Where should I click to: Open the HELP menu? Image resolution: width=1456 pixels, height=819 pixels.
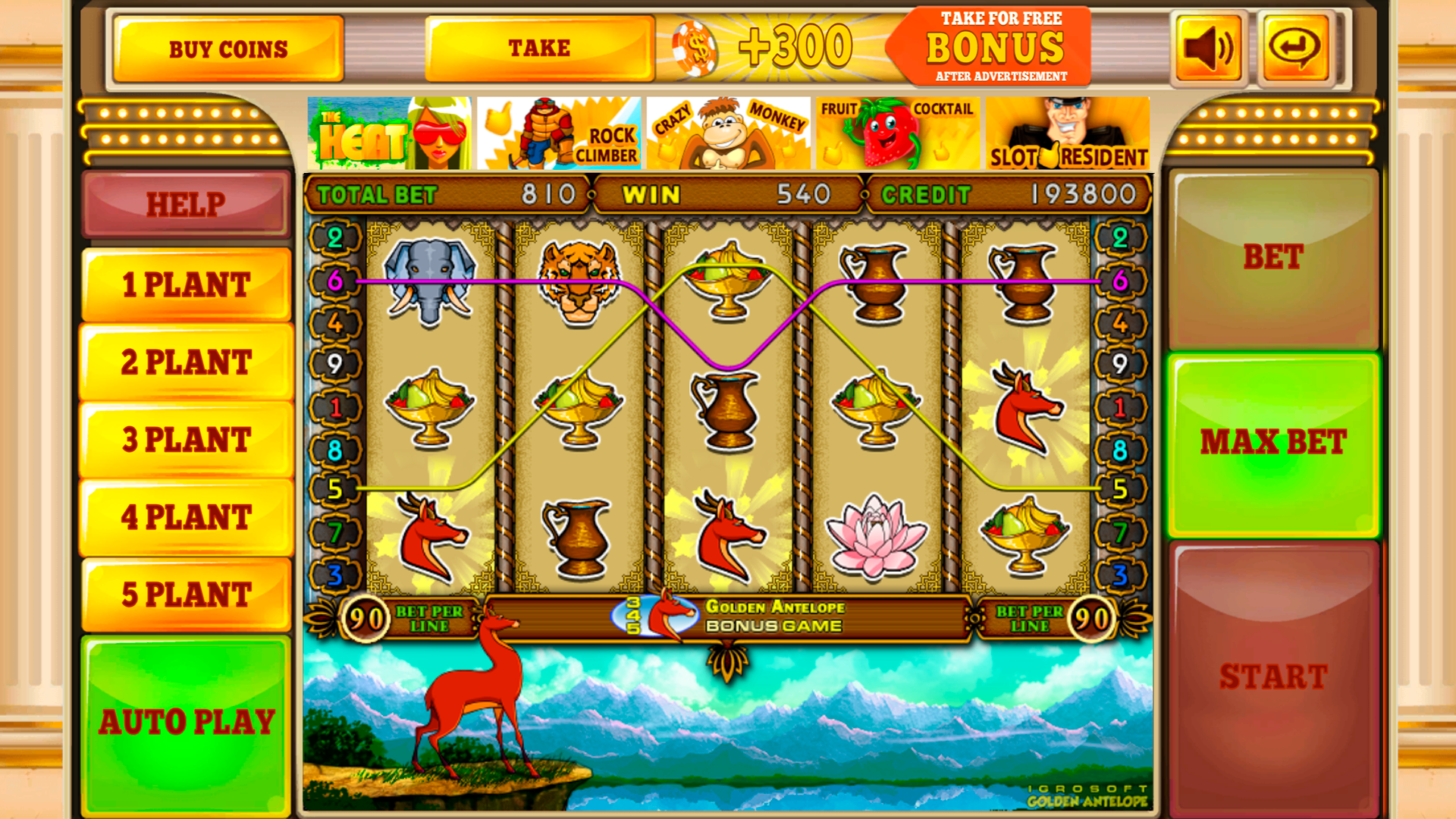pos(185,204)
